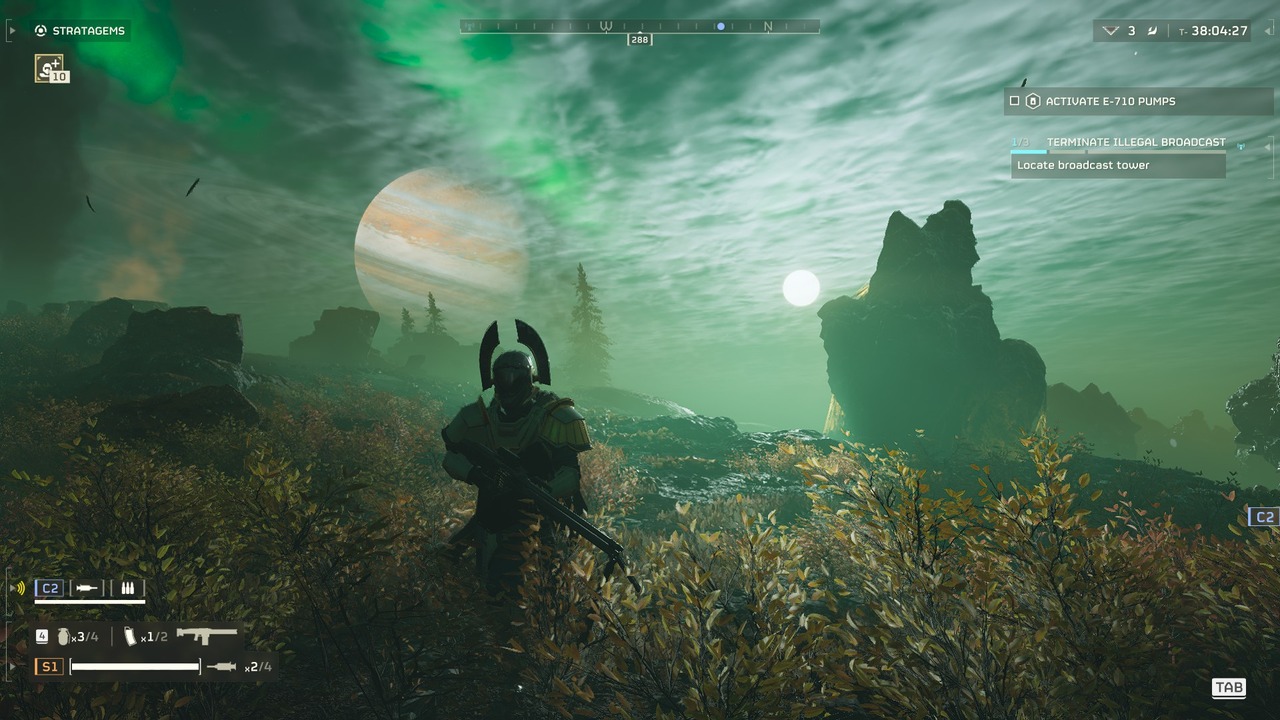The height and width of the screenshot is (720, 1280).
Task: Click teammate C2's syringe stim icon
Action: 88,588
